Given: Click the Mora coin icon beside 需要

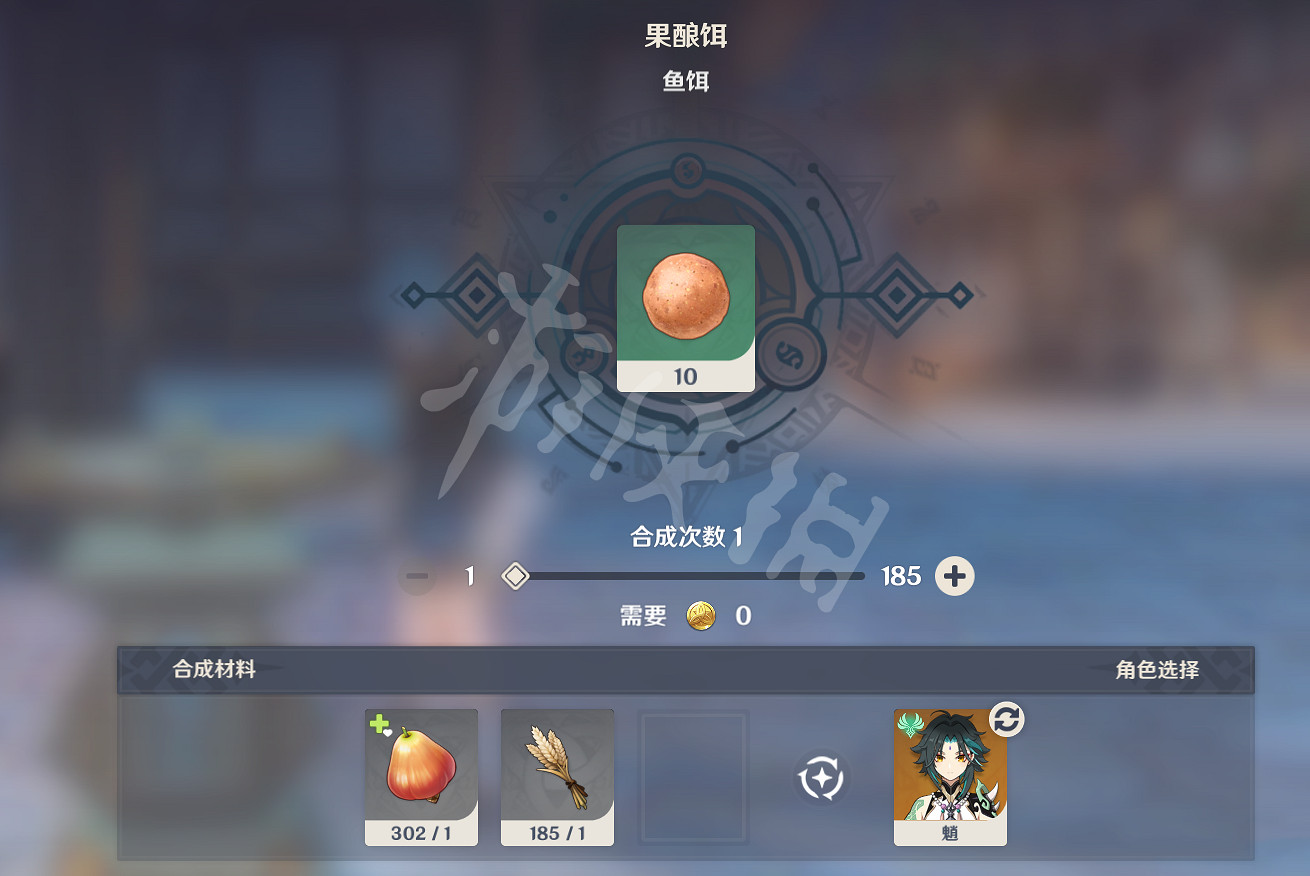Looking at the screenshot, I should (x=700, y=617).
